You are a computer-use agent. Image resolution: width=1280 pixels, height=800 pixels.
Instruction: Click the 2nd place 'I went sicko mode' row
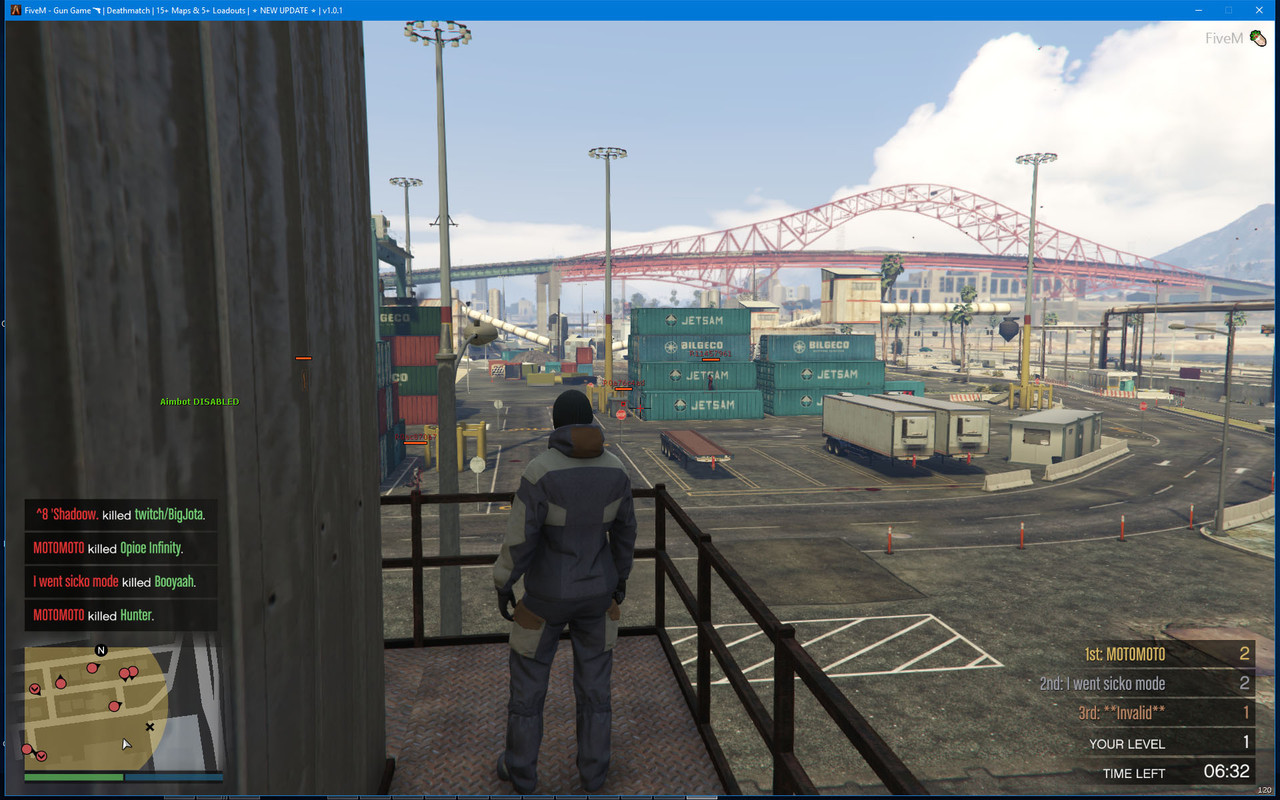click(1145, 684)
